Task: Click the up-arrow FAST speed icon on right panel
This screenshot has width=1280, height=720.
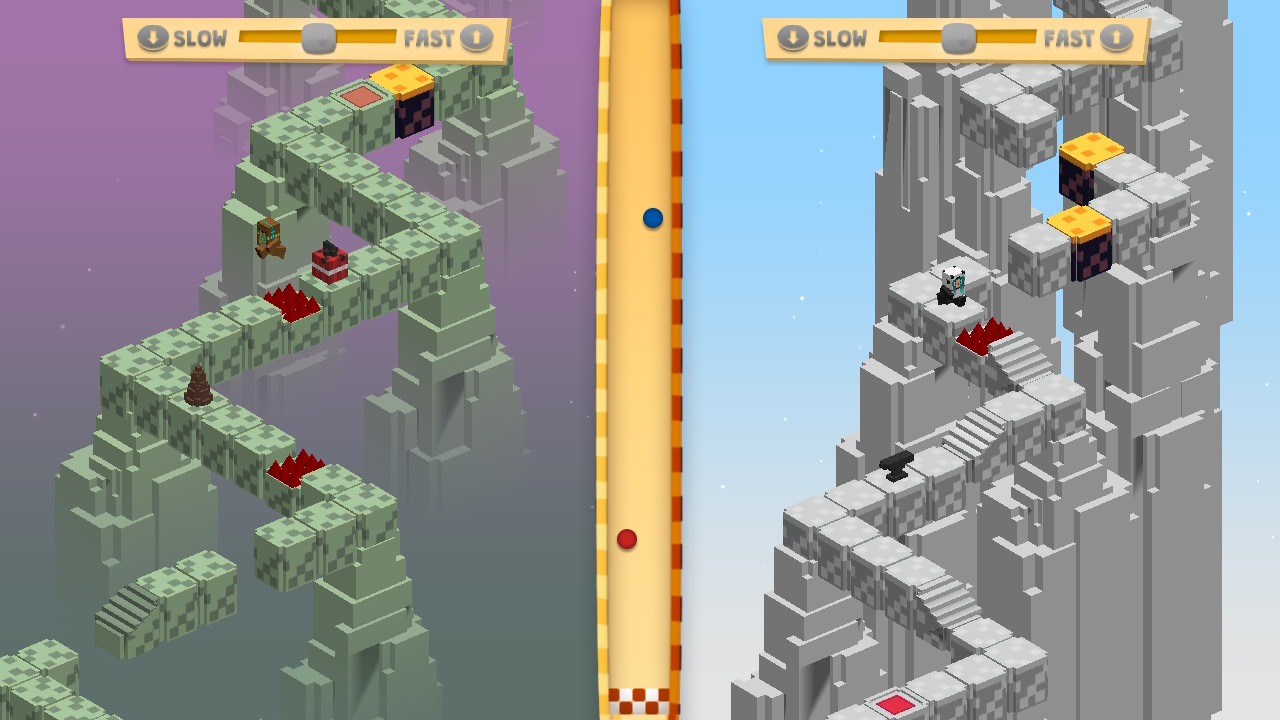Action: tap(1117, 38)
